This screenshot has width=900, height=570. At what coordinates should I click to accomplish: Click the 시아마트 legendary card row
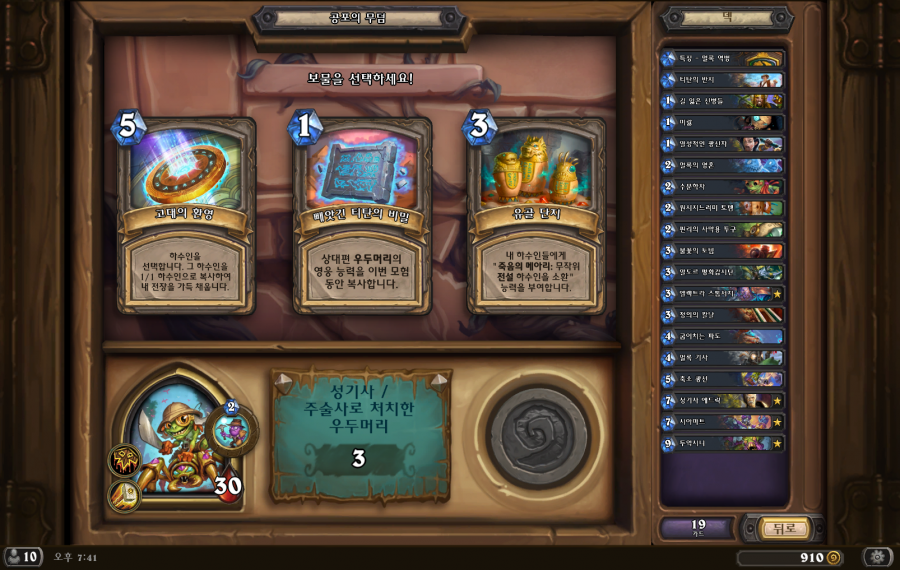(722, 421)
